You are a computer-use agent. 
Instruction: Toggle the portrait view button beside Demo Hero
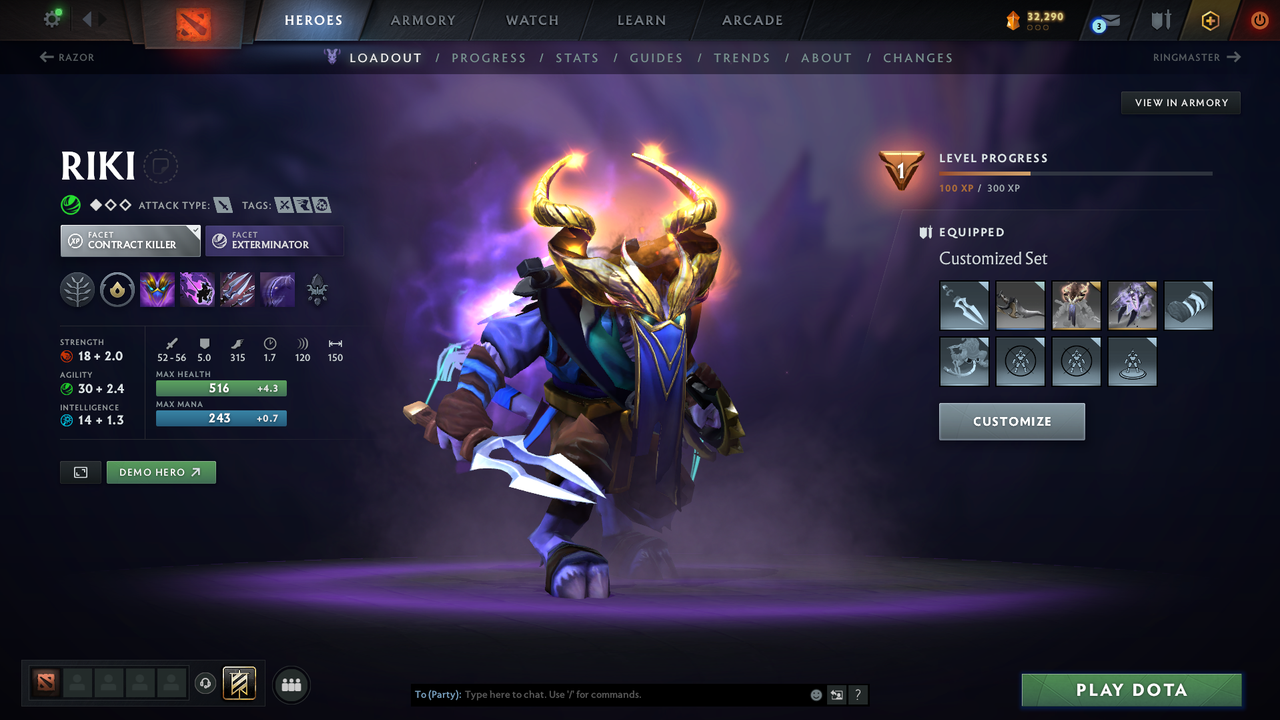pyautogui.click(x=80, y=471)
